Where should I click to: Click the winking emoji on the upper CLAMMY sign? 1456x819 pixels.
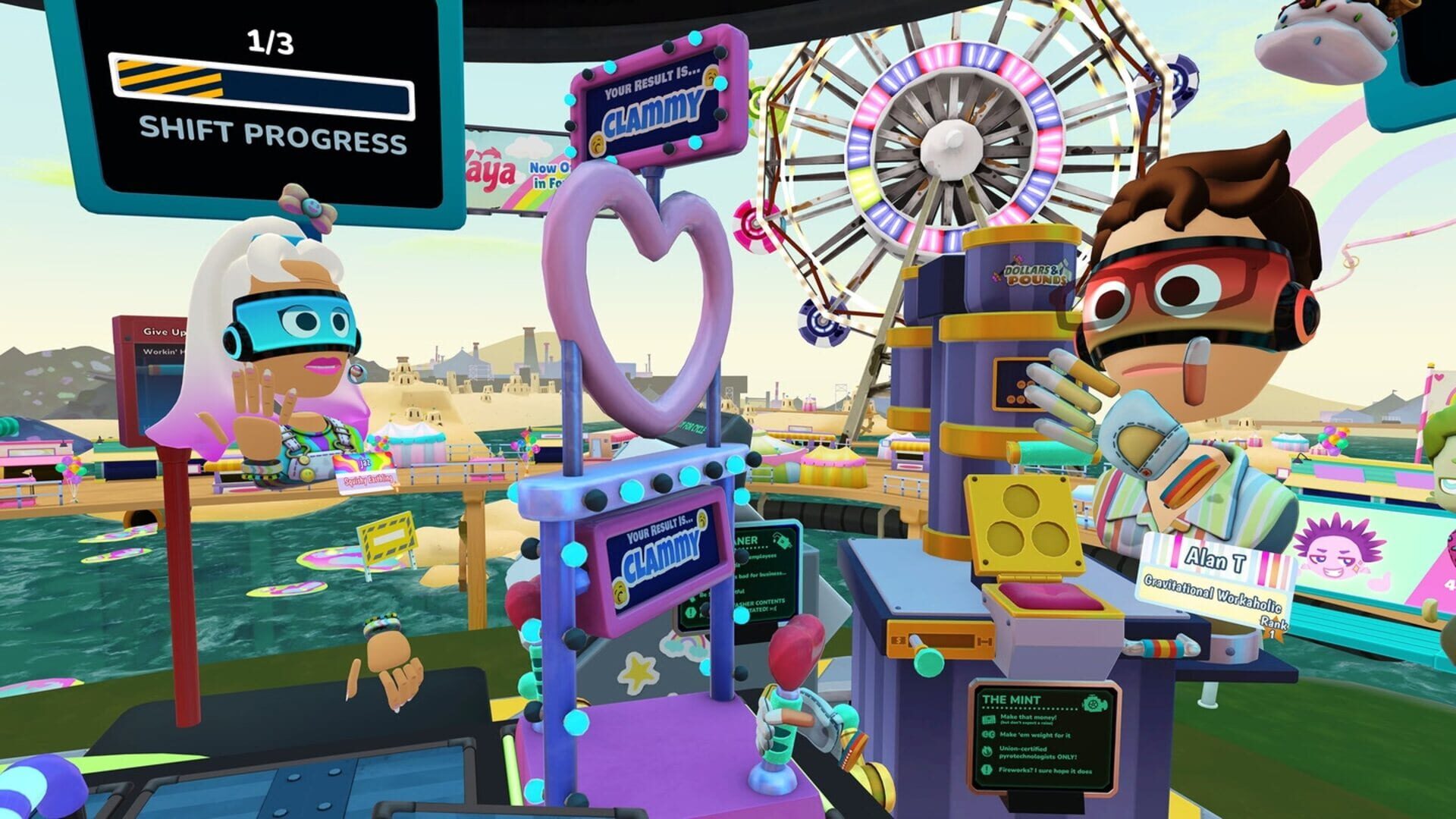click(711, 77)
